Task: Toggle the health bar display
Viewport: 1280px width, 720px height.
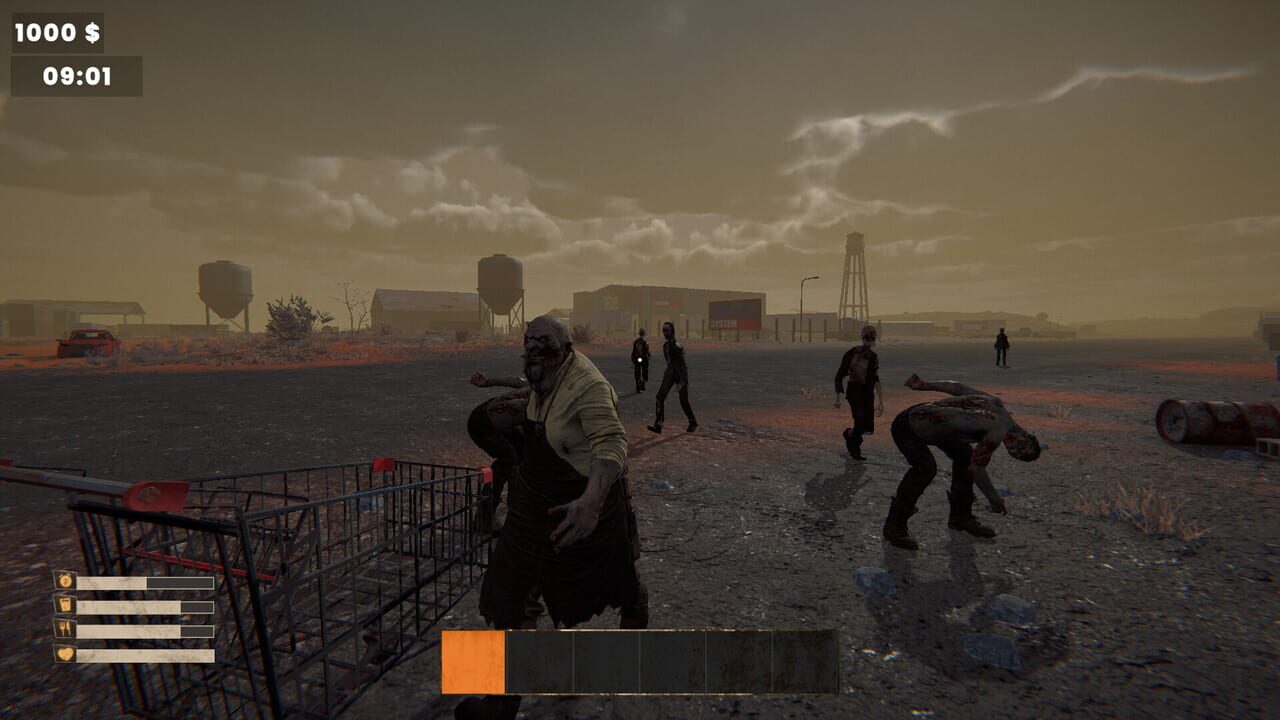Action: 145,653
